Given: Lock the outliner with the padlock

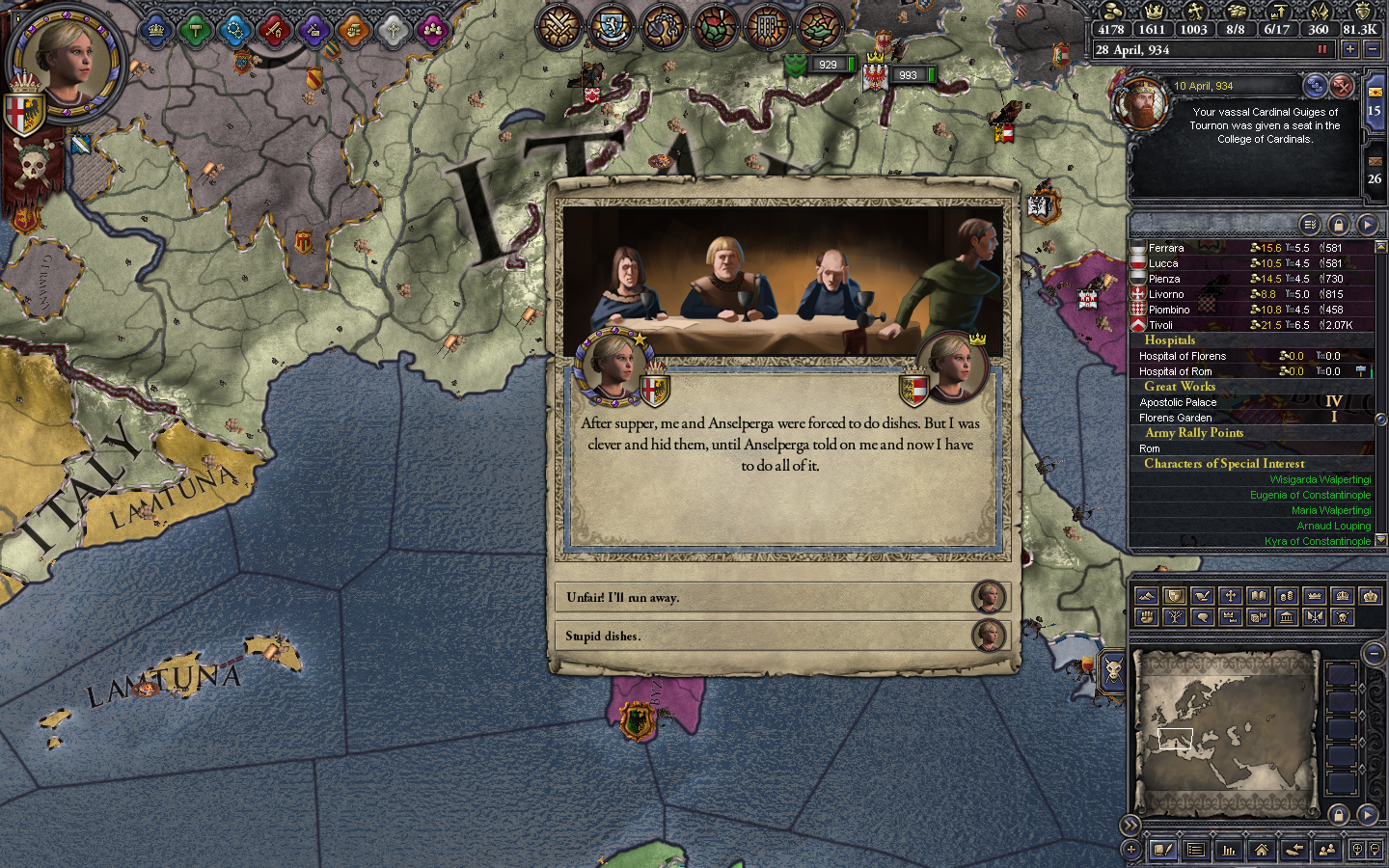Looking at the screenshot, I should click(1340, 225).
